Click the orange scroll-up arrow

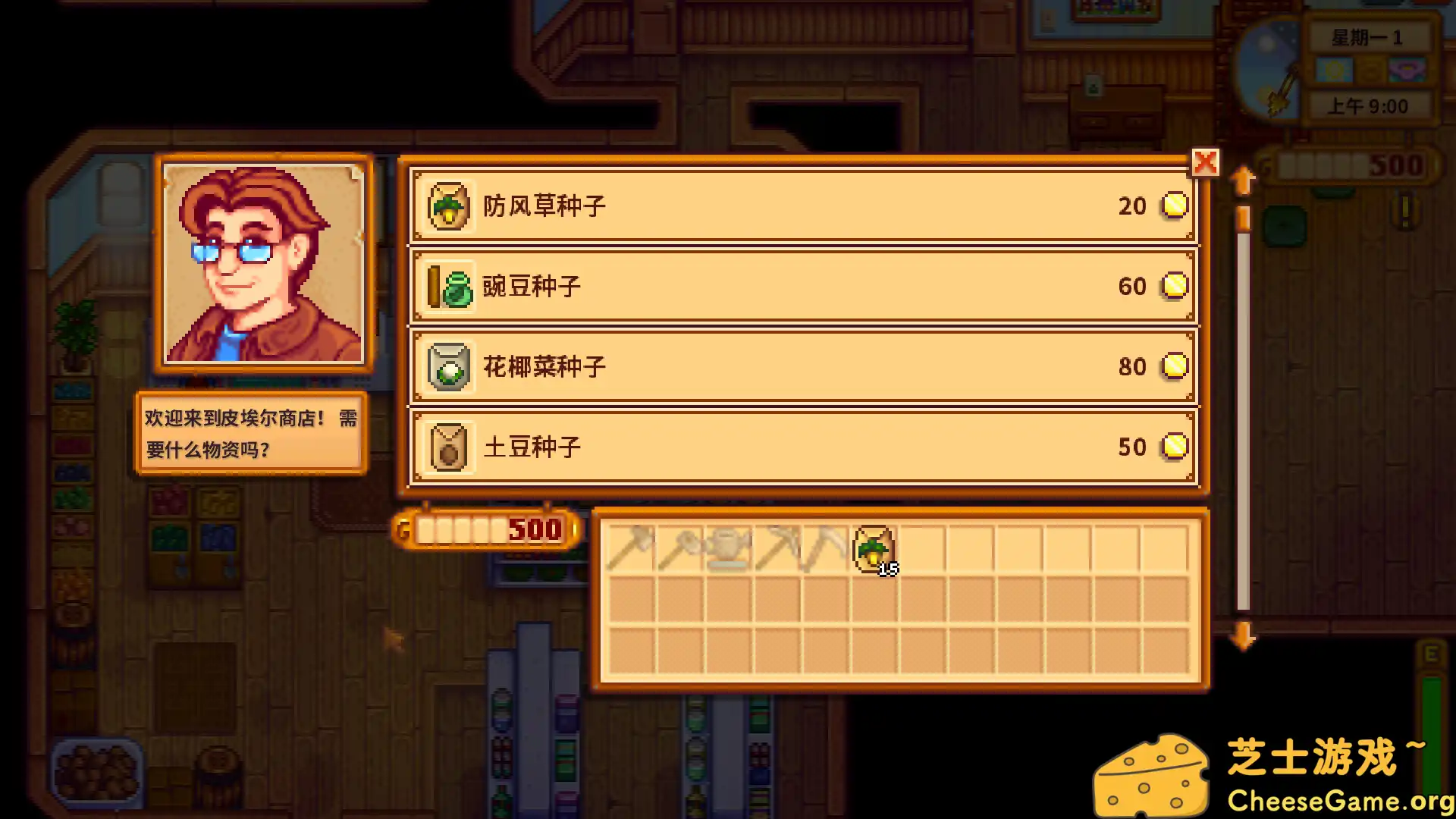pyautogui.click(x=1242, y=180)
